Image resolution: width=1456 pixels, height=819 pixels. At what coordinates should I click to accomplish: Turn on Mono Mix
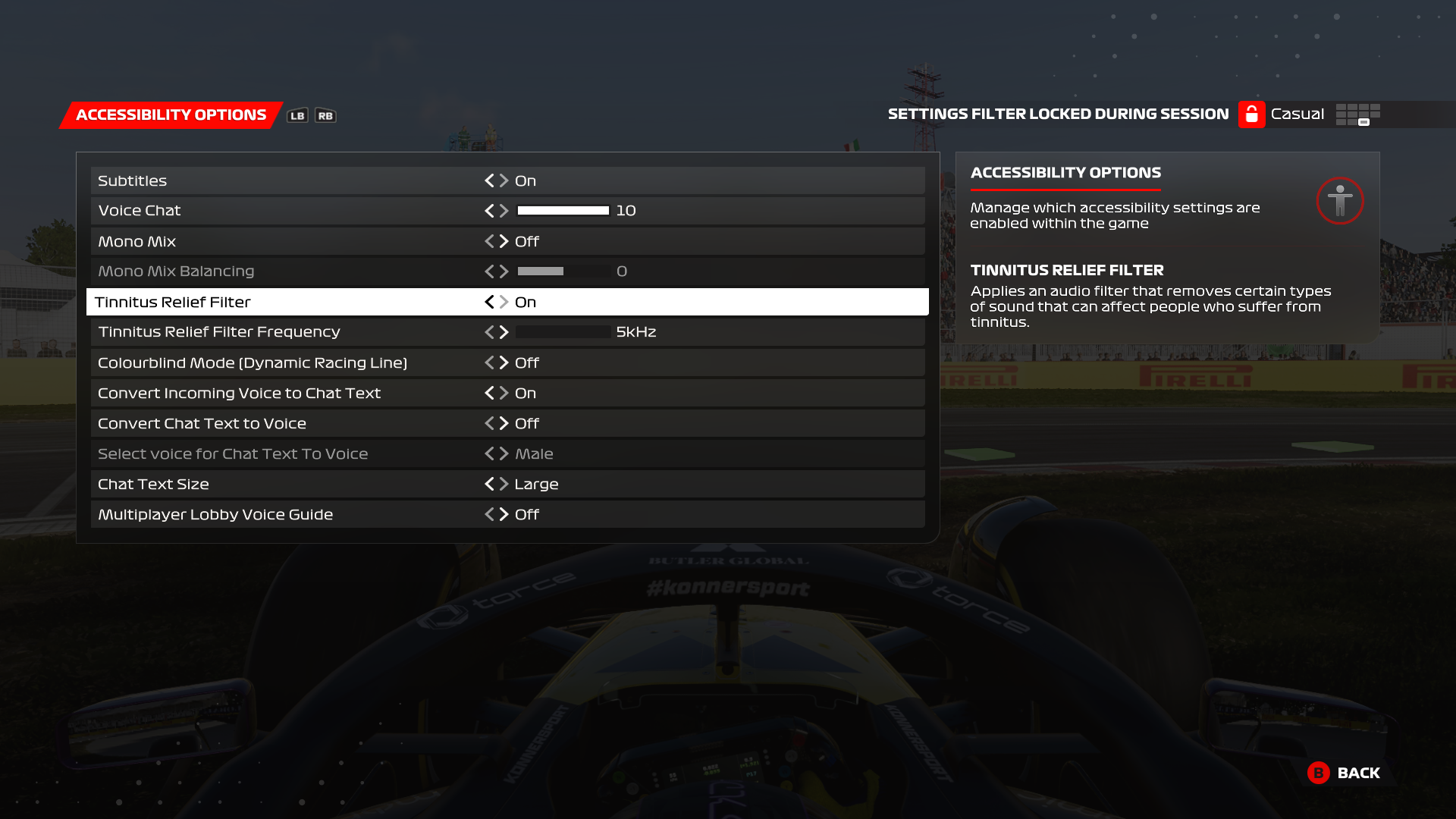(504, 241)
